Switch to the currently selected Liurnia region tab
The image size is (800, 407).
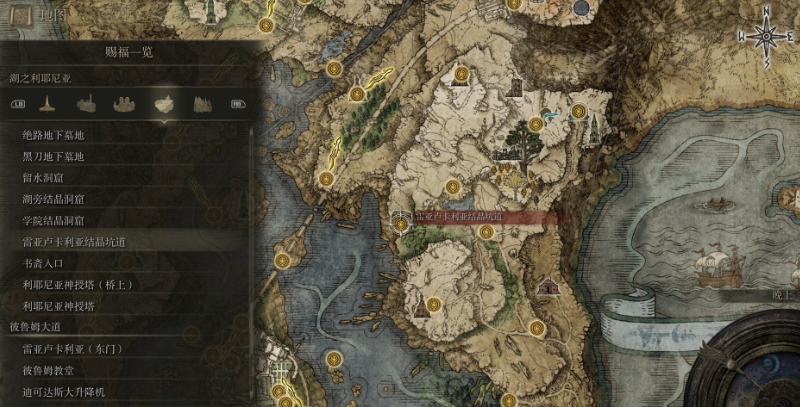162,103
